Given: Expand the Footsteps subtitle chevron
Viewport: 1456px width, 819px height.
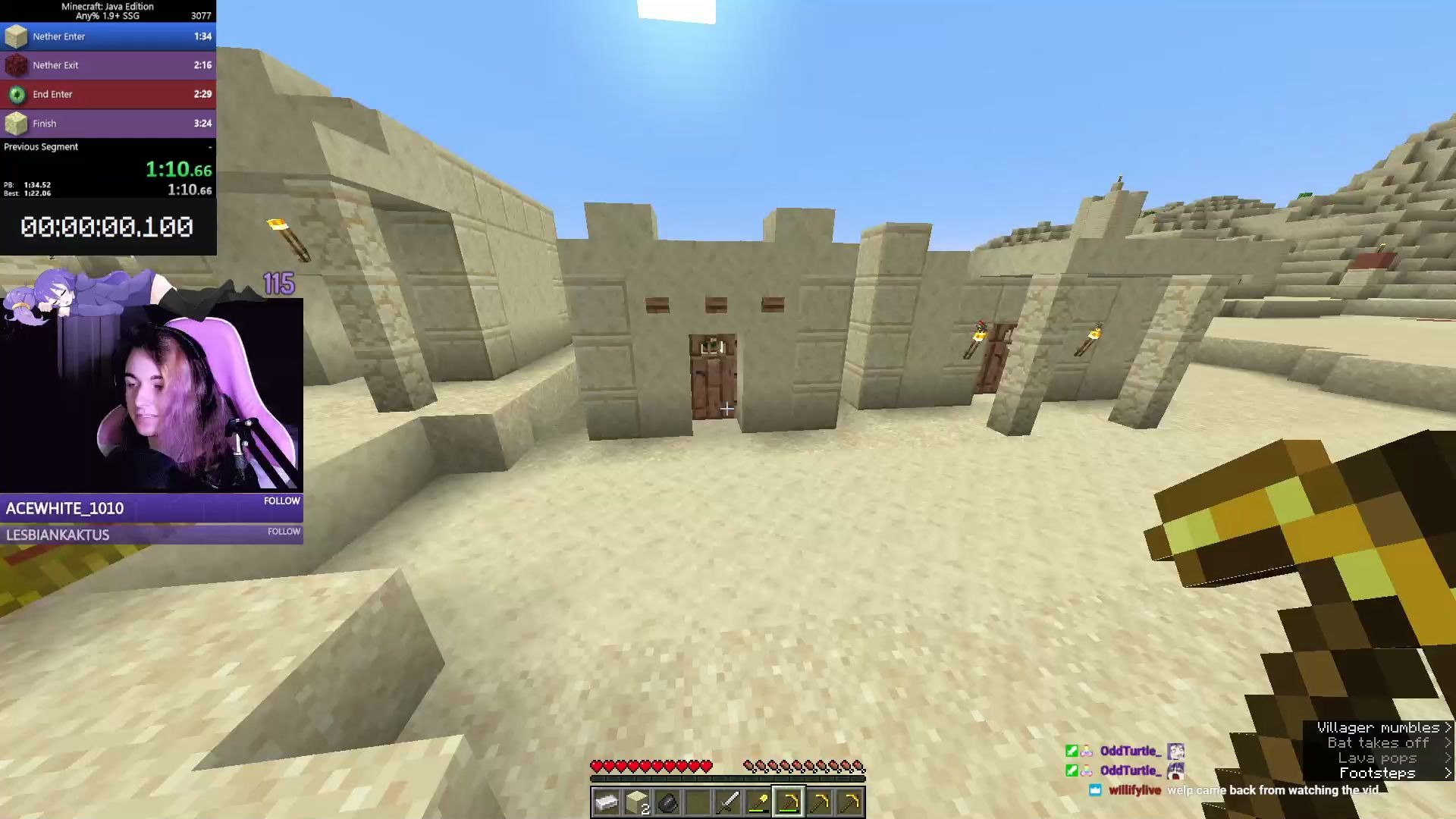Looking at the screenshot, I should click(1447, 773).
